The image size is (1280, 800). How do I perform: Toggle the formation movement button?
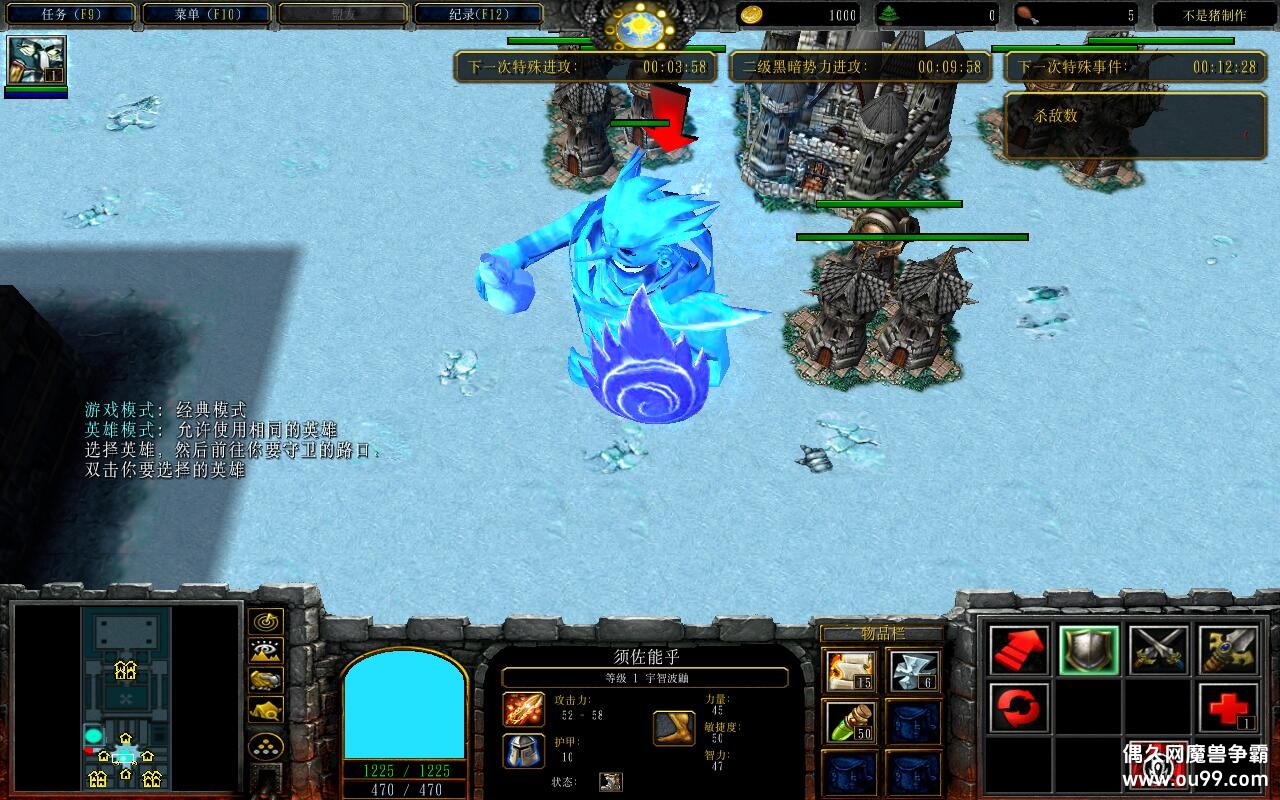[x=265, y=745]
